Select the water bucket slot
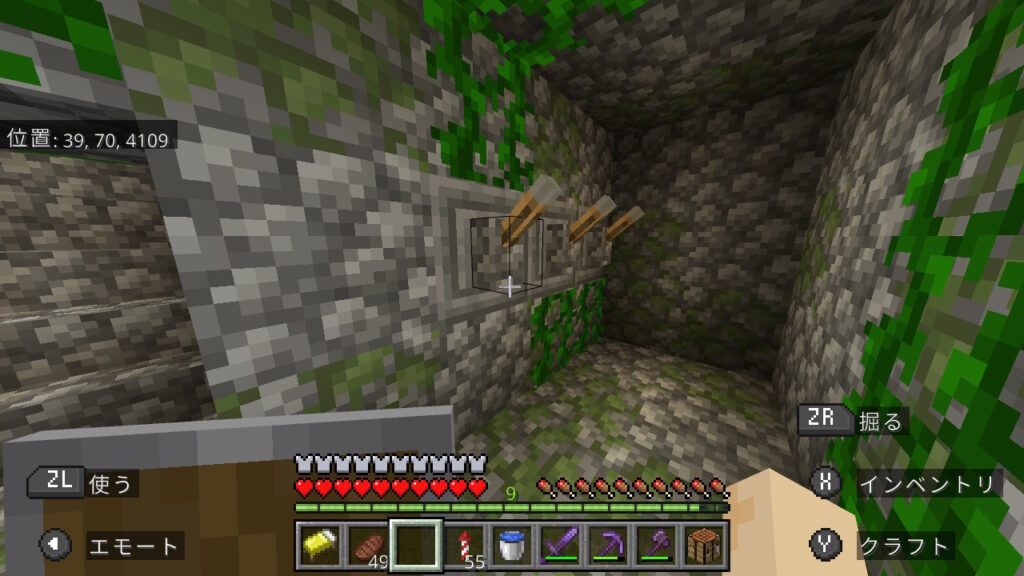This screenshot has width=1024, height=576. pyautogui.click(x=512, y=545)
